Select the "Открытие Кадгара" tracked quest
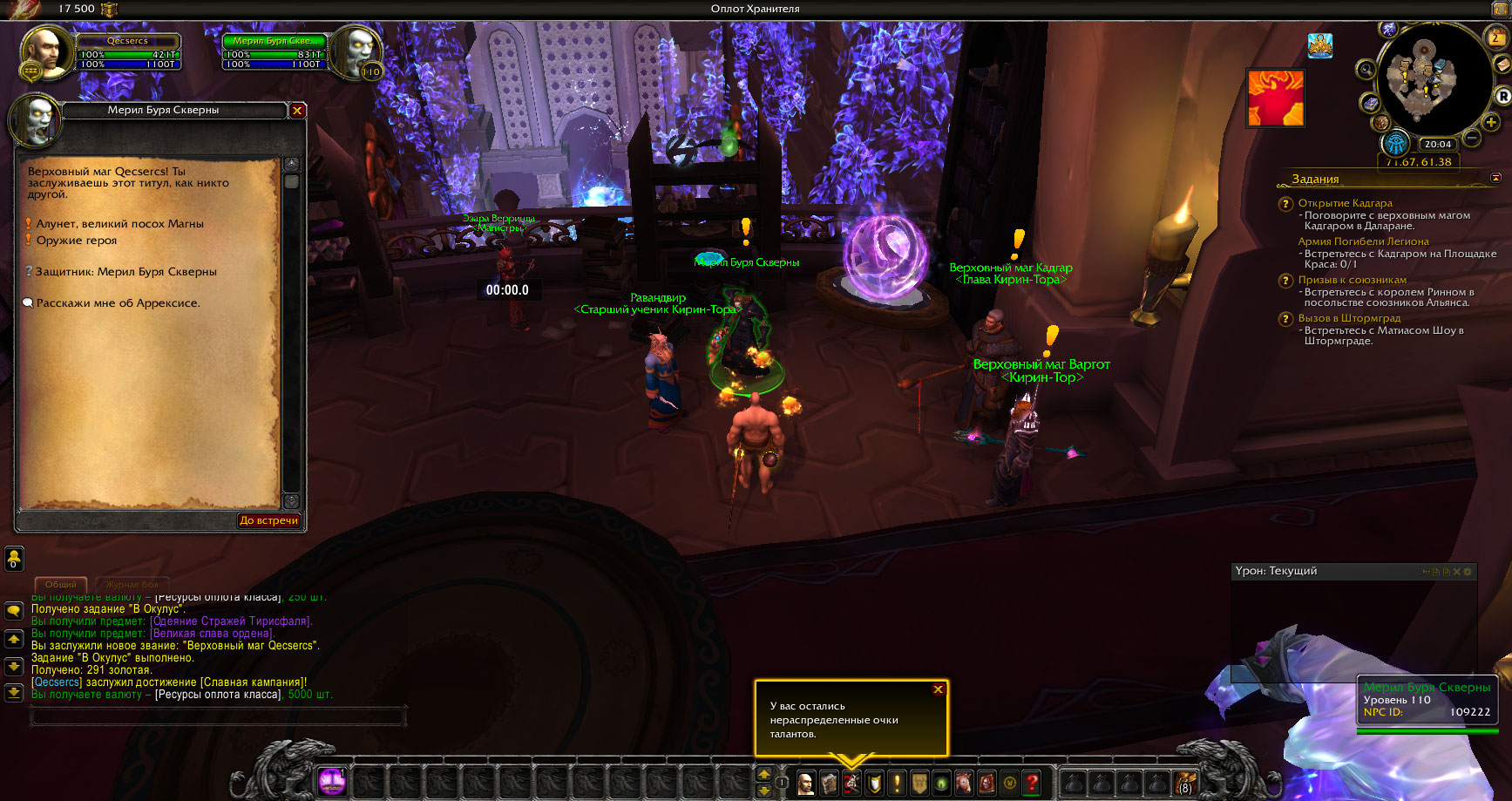 point(1345,203)
